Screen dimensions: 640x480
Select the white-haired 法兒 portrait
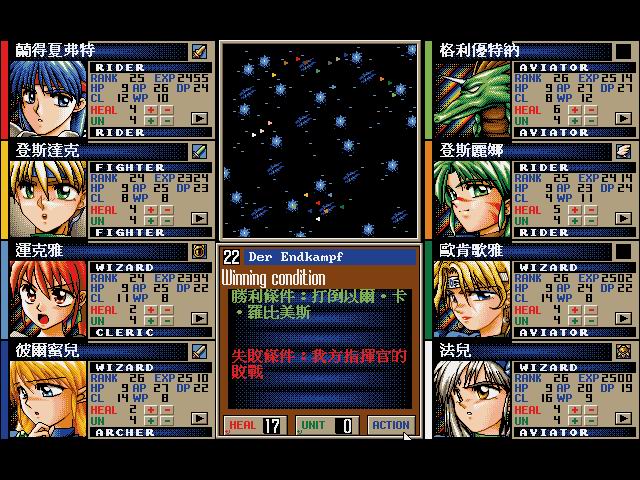[472, 398]
